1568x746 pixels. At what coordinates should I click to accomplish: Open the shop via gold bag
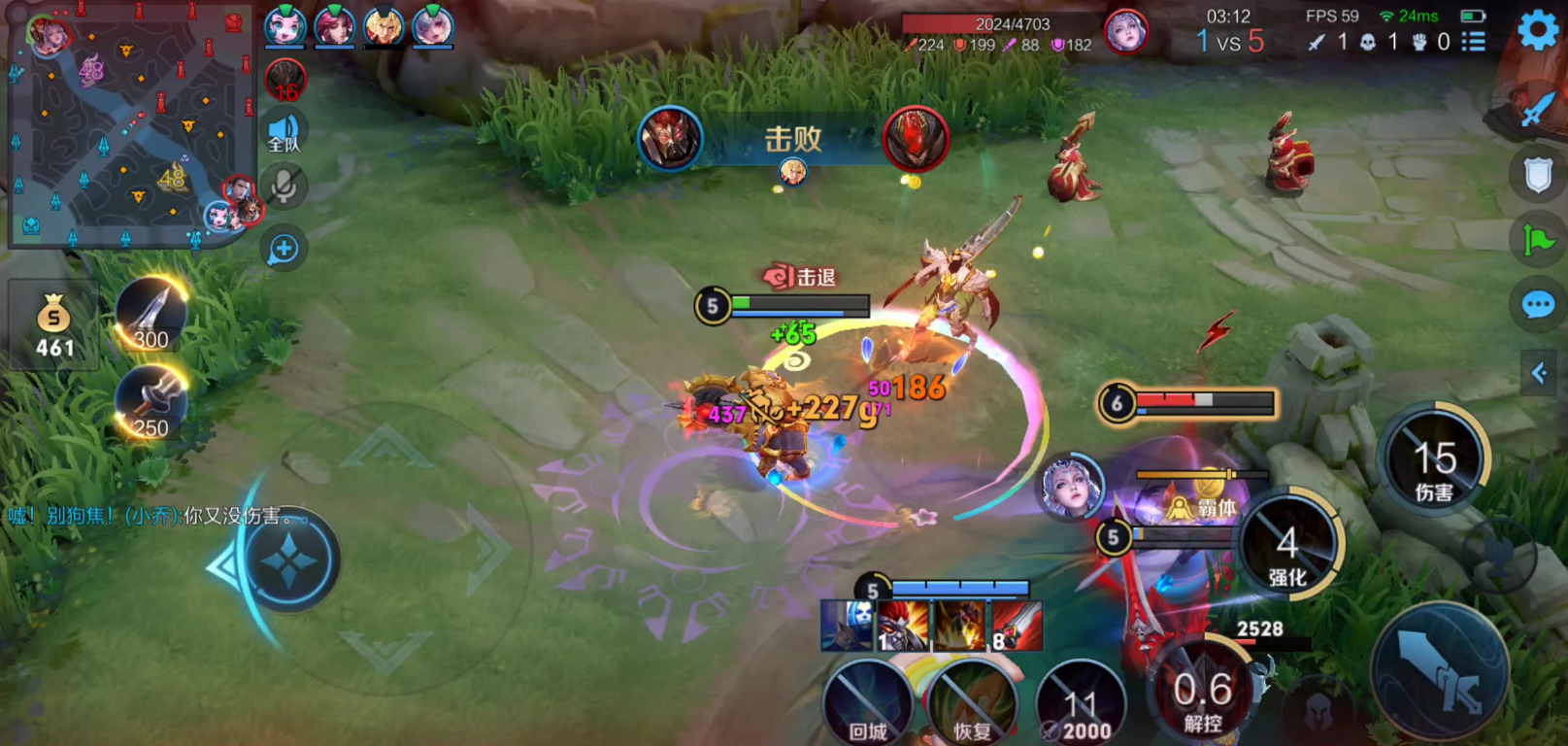(53, 327)
